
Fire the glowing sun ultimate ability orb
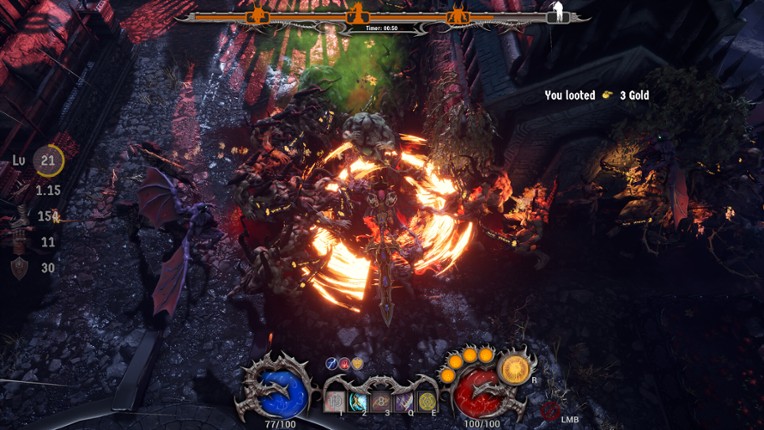tap(516, 369)
